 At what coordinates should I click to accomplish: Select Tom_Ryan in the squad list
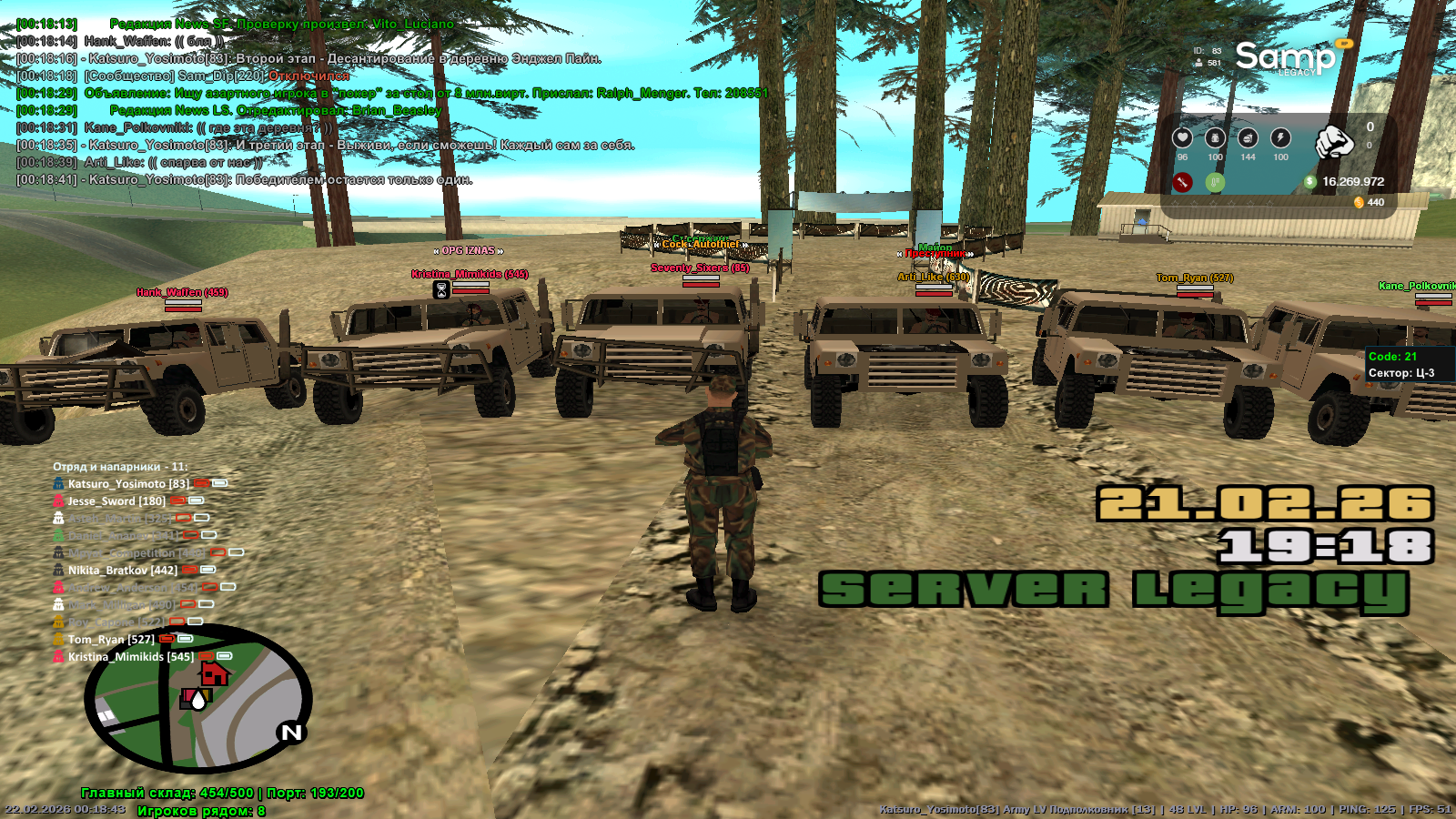click(x=111, y=640)
